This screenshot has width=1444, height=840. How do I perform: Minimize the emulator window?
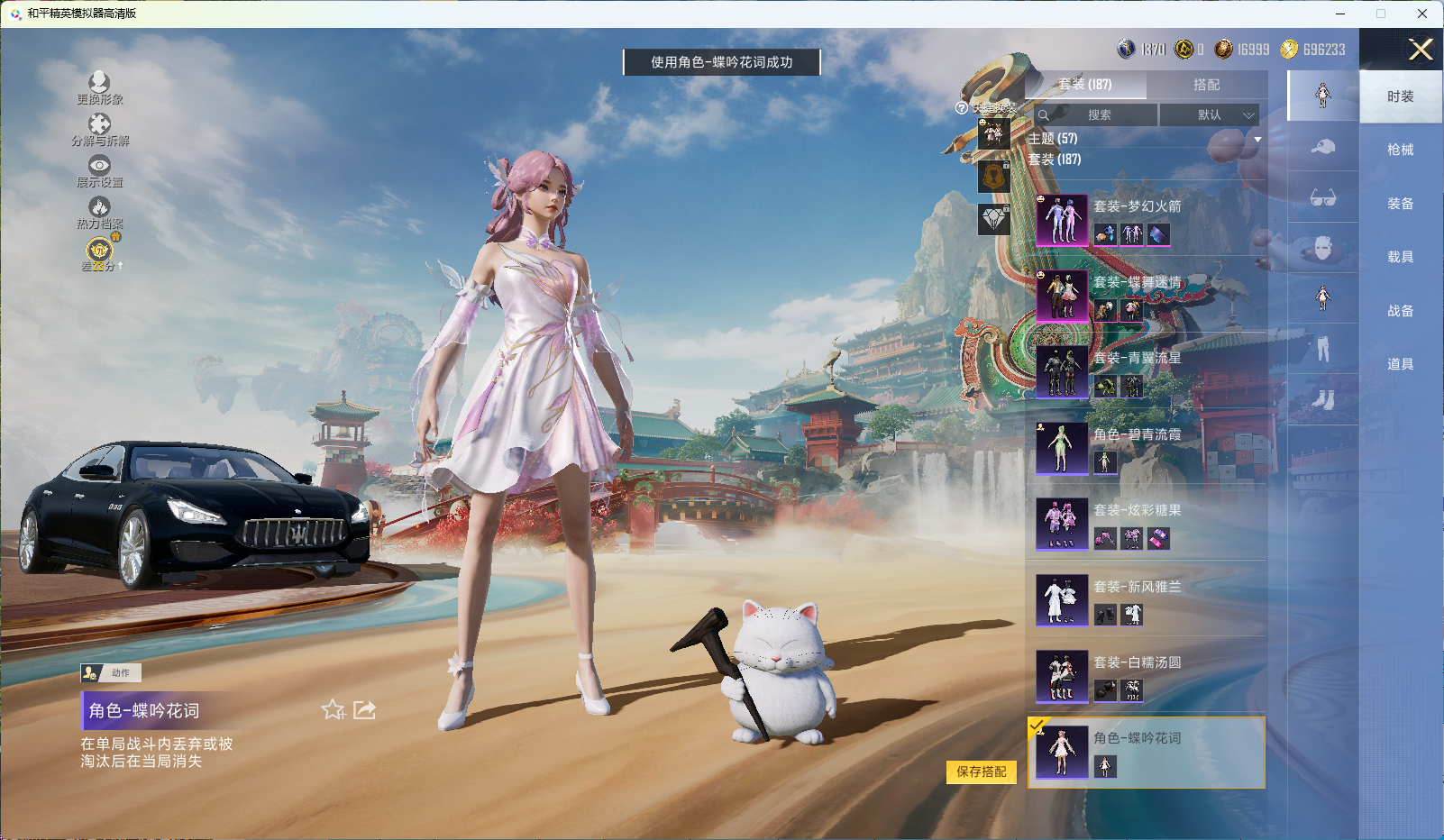point(1340,14)
